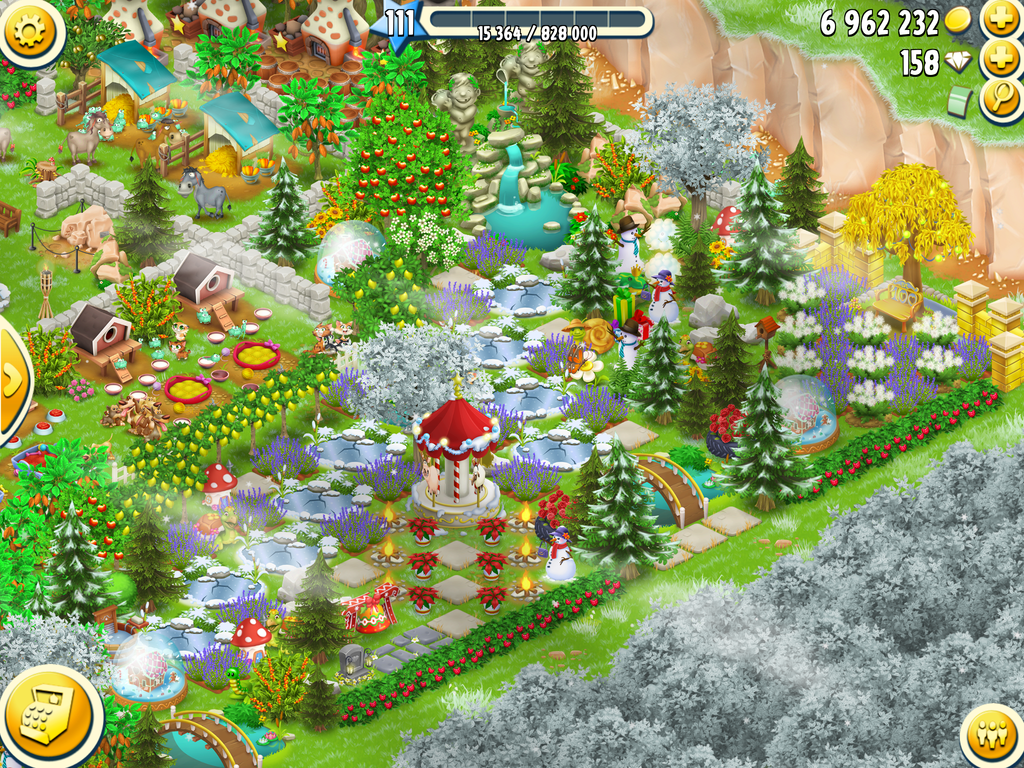The width and height of the screenshot is (1024, 768).
Task: Buy more diamonds with plus button
Action: click(1000, 60)
